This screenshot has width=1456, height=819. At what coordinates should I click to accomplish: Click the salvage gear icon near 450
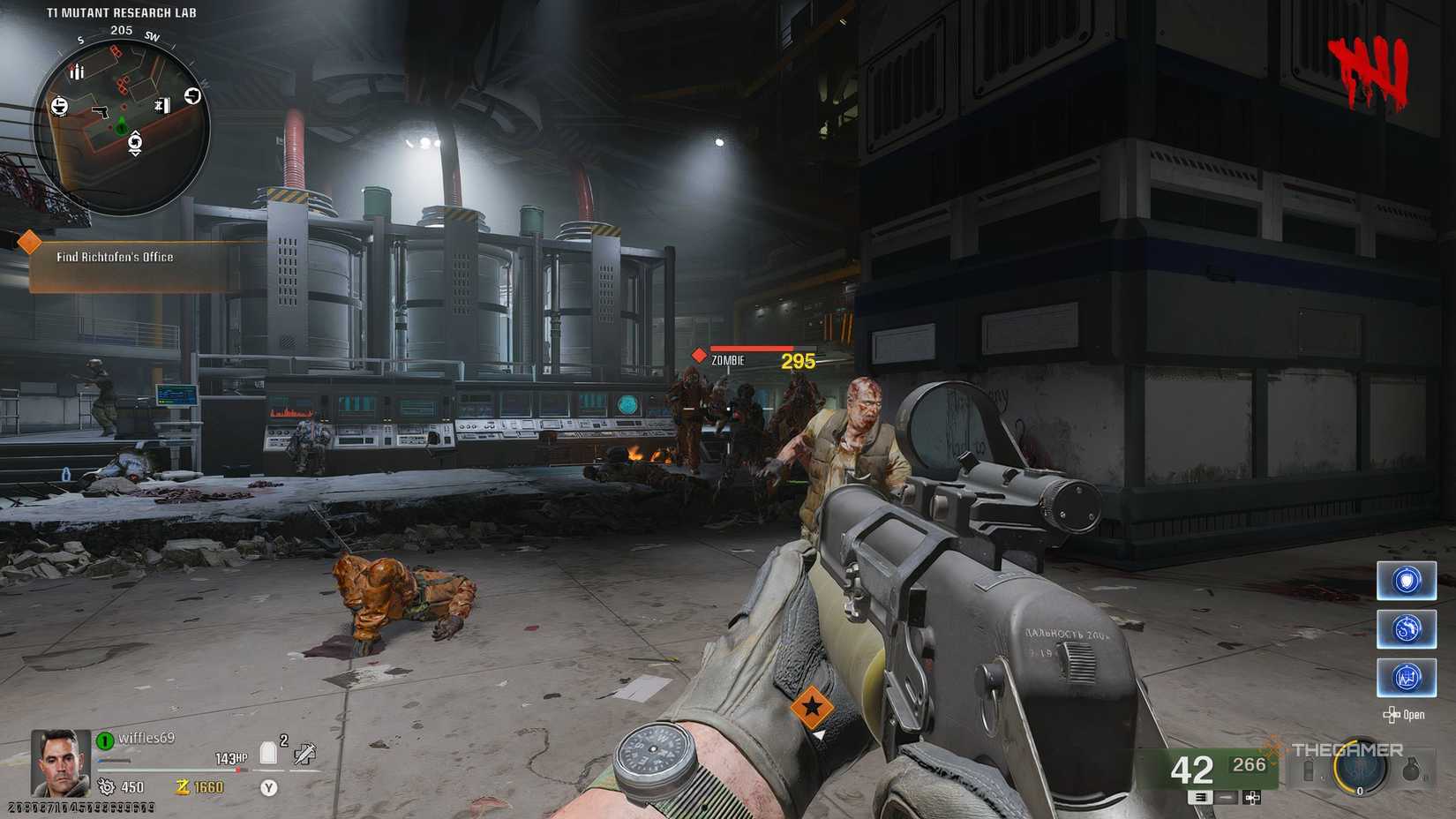coord(106,788)
